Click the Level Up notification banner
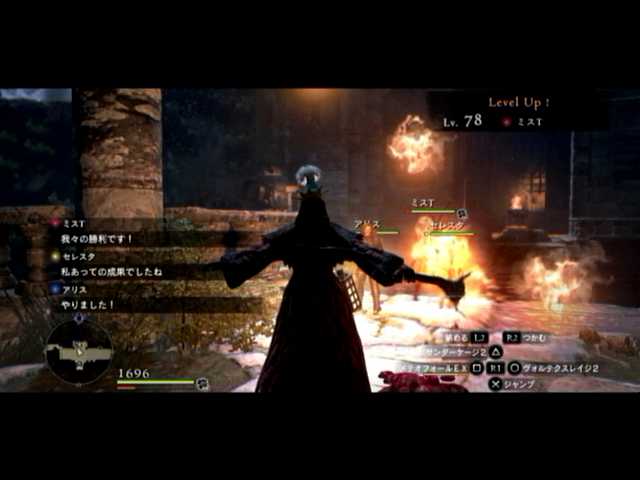Viewport: 640px width, 480px height. point(518,111)
